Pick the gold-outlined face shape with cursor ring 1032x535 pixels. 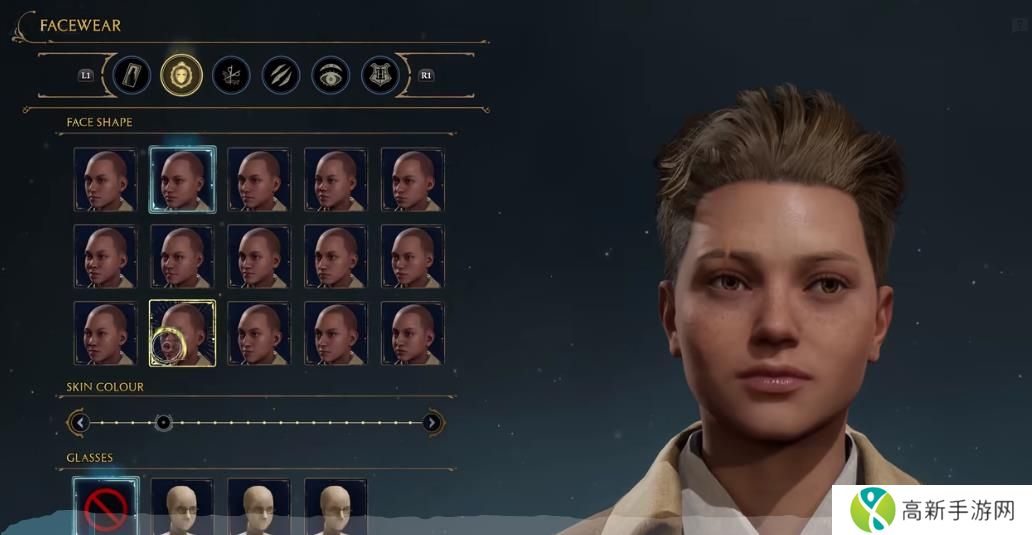pos(182,333)
